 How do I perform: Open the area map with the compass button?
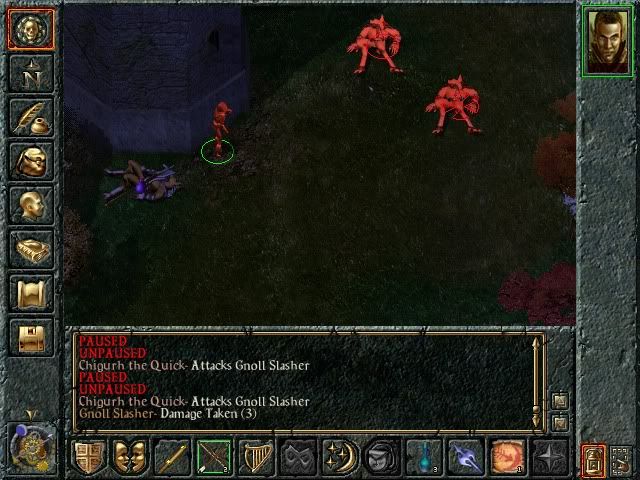coord(30,73)
